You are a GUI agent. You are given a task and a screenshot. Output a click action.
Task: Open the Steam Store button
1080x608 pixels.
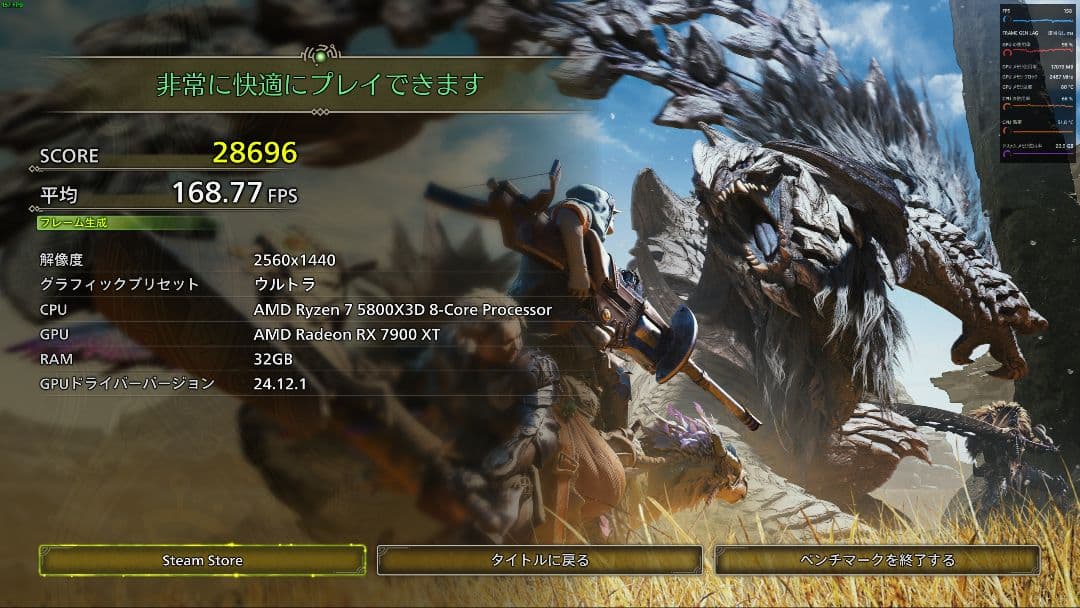[202, 560]
